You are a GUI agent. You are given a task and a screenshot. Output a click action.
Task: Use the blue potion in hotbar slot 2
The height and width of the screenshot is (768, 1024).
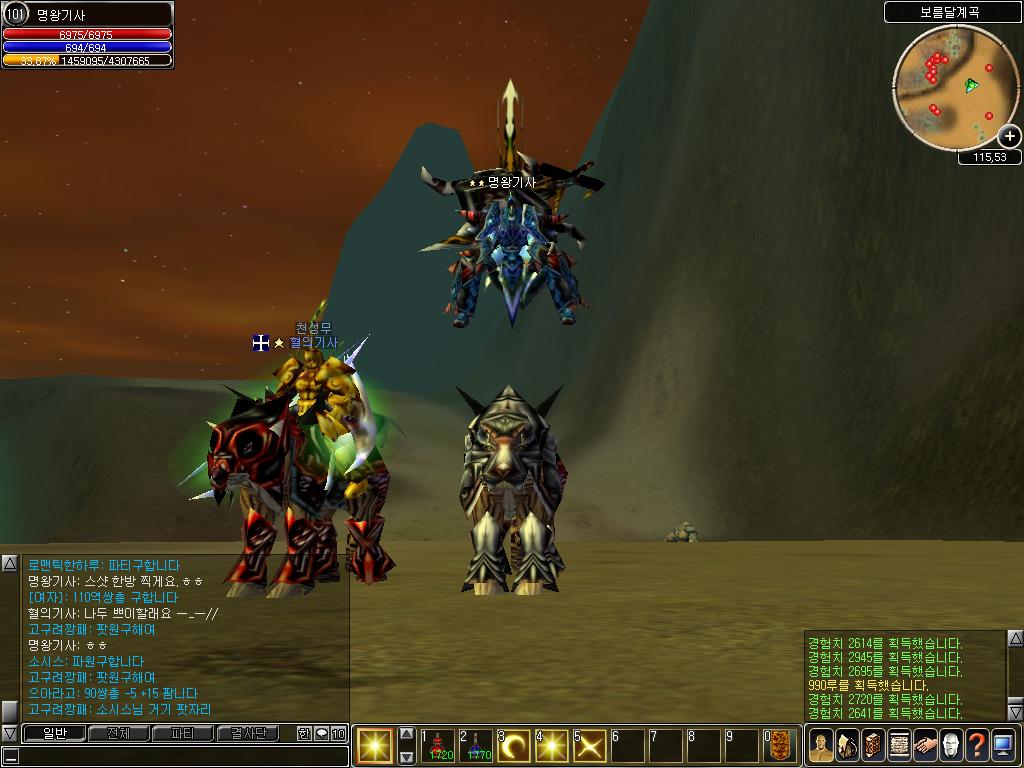(x=476, y=746)
